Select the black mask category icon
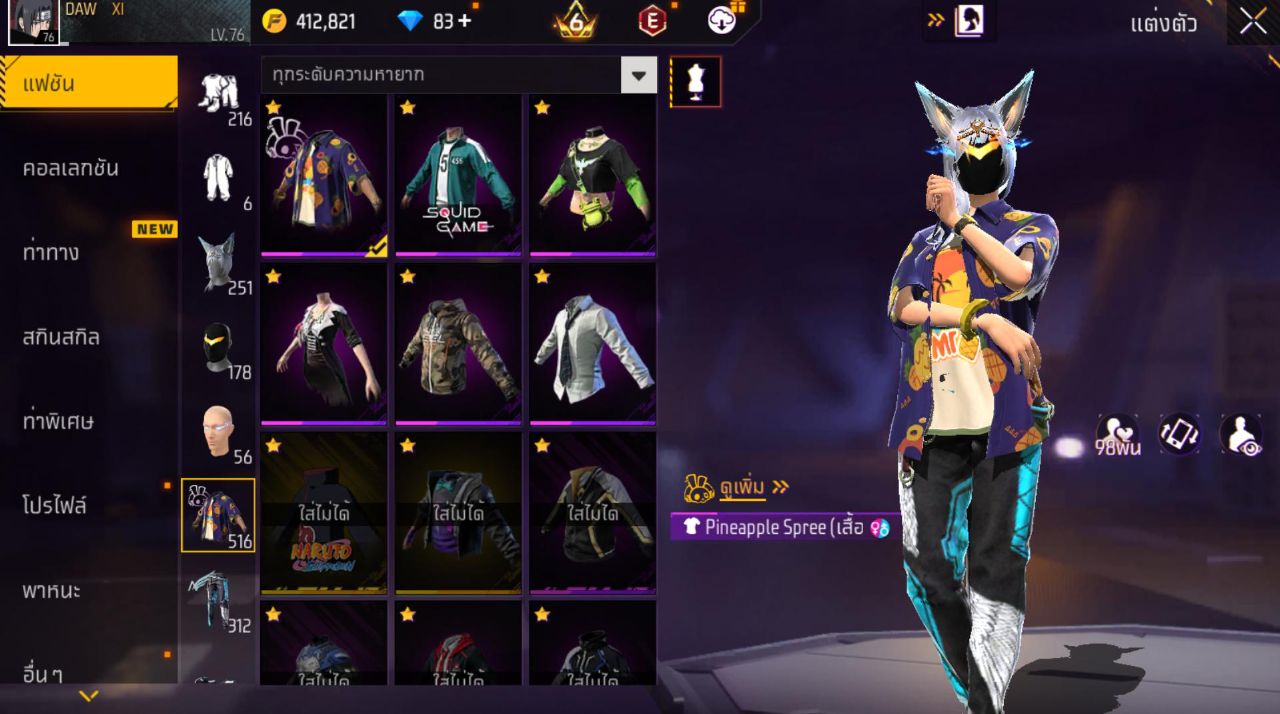1280x714 pixels. click(218, 347)
